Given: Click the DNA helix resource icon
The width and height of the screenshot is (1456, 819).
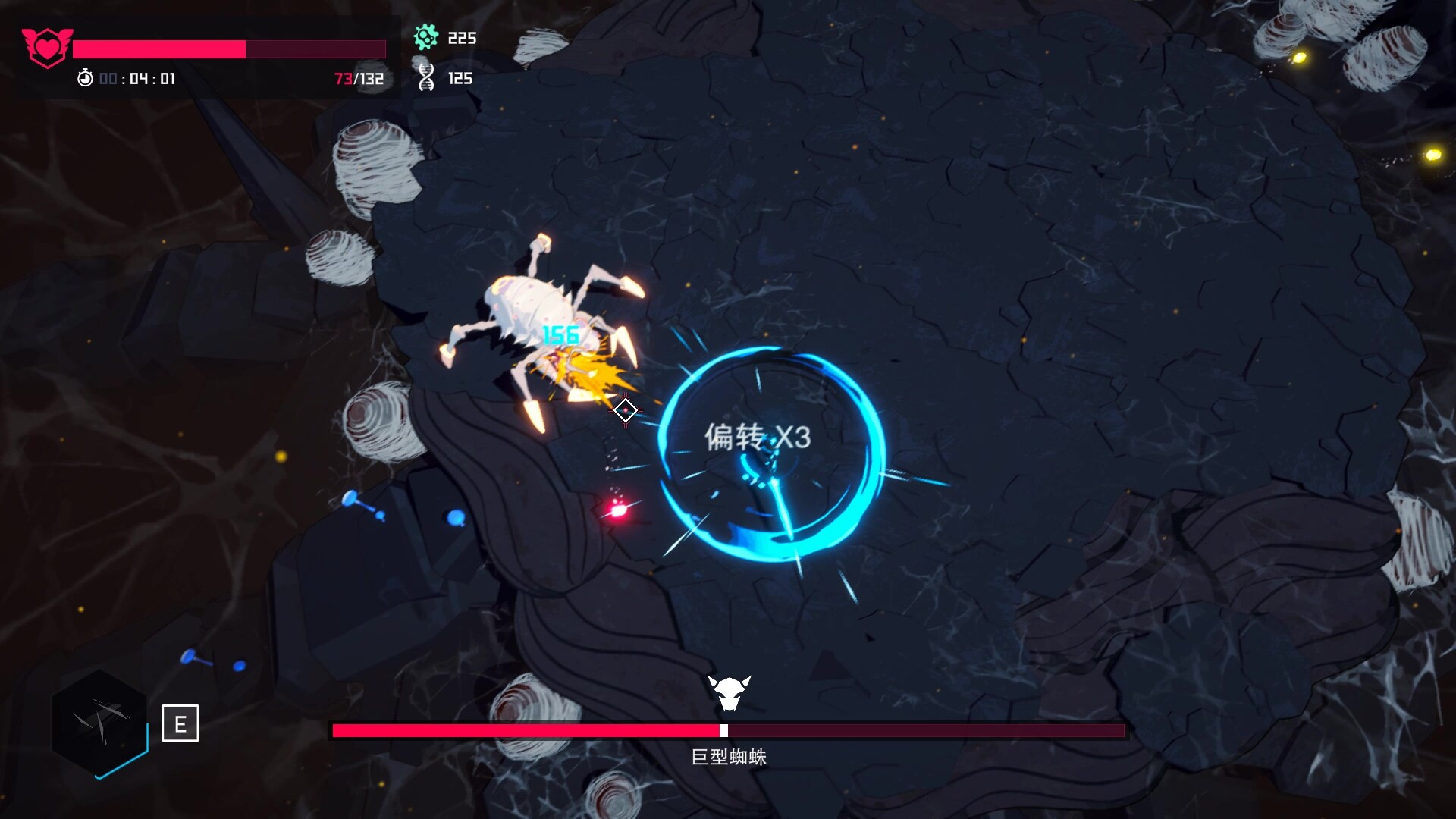Looking at the screenshot, I should [x=426, y=78].
